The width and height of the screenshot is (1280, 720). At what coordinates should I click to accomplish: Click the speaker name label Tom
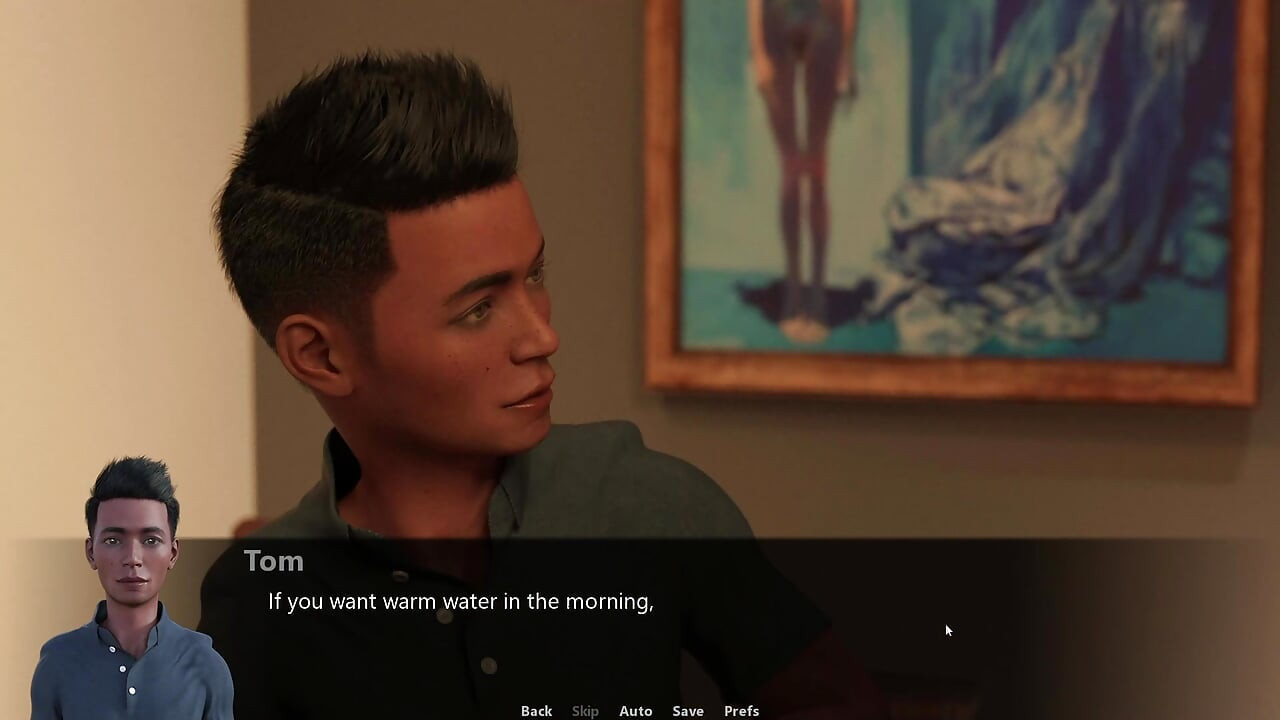click(273, 561)
